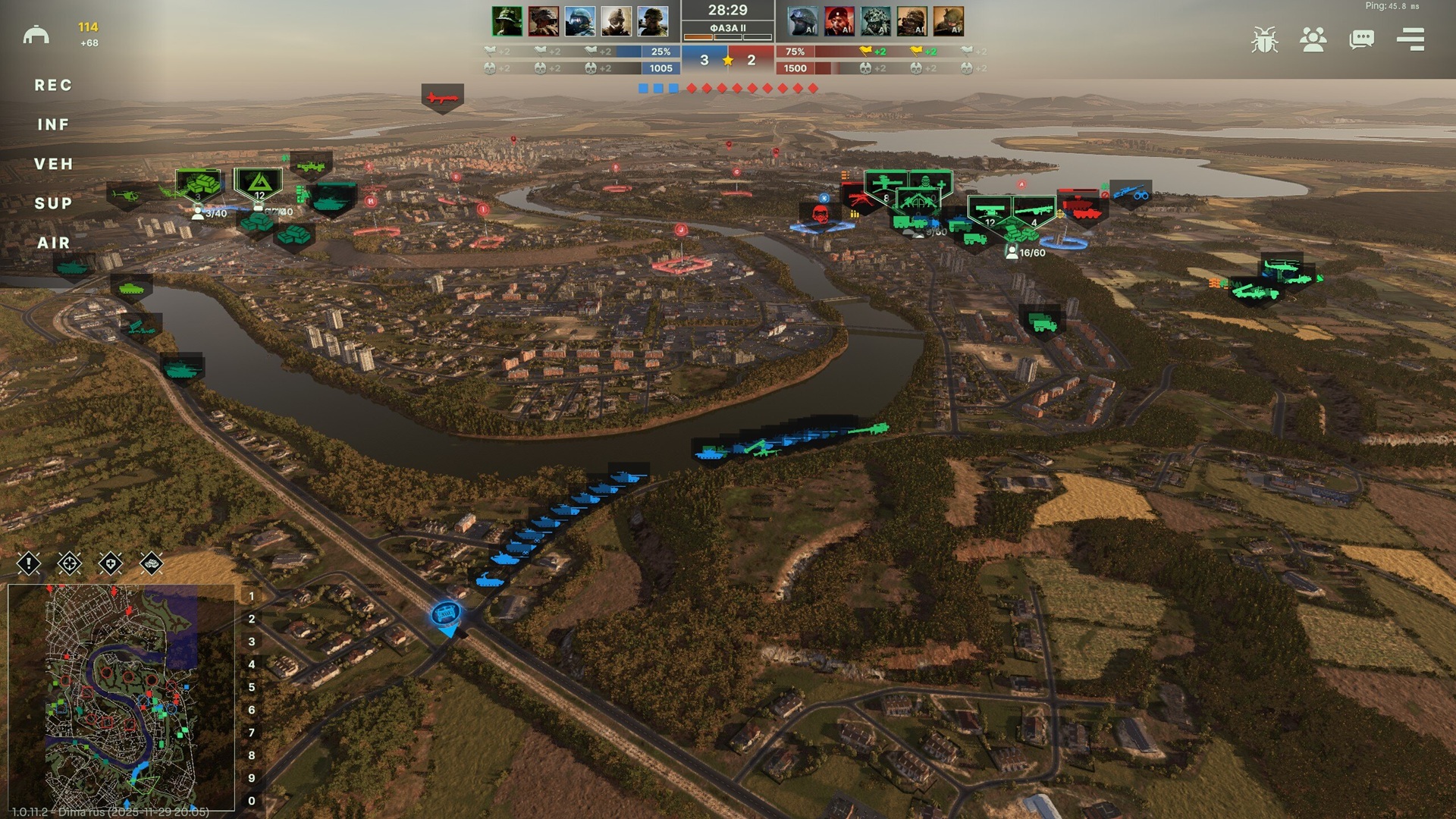Activate the crosshair attack ping
Screen dimensions: 1456x819
pyautogui.click(x=70, y=563)
